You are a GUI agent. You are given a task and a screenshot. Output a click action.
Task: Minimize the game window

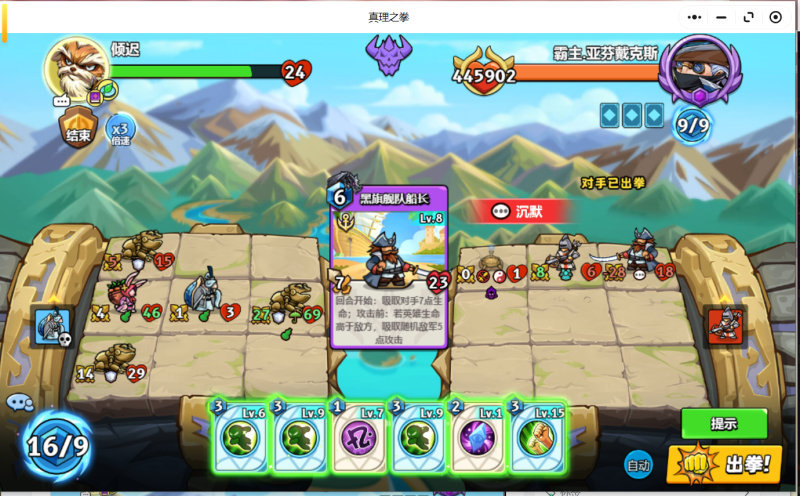pyautogui.click(x=721, y=17)
